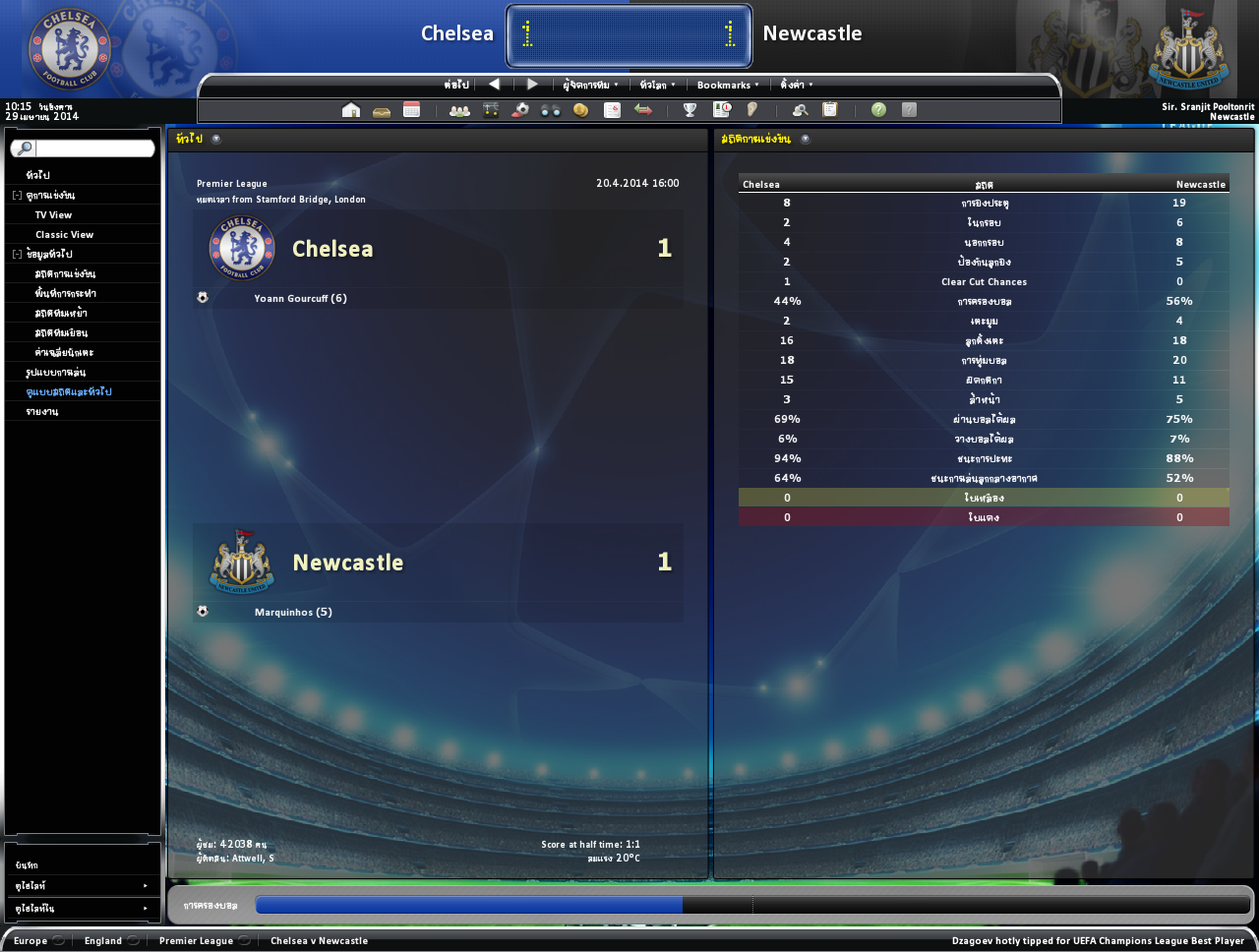The image size is (1259, 952).
Task: Open the Newcastle team name in match panel
Action: pyautogui.click(x=348, y=563)
